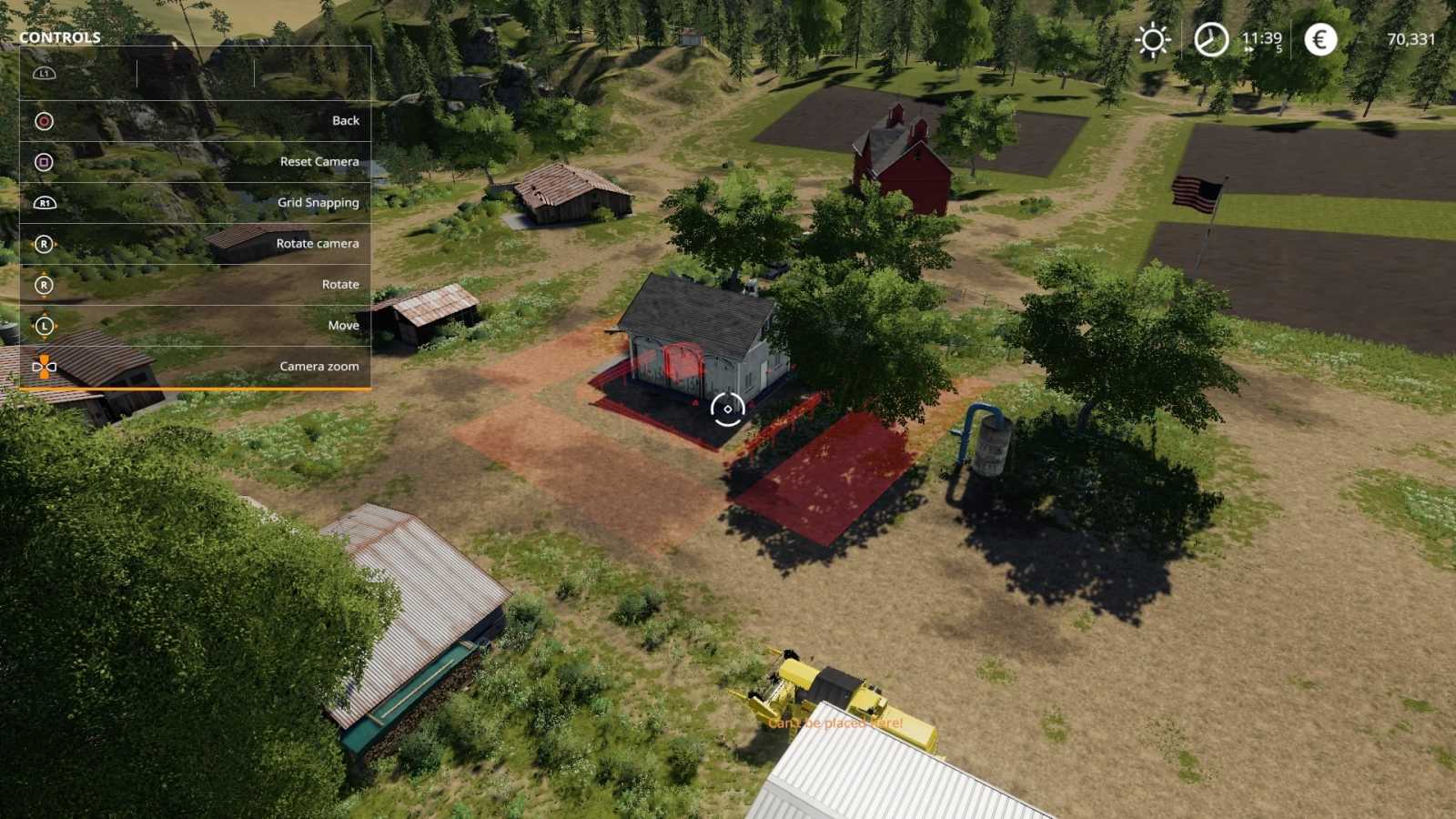Select the Back option
The image size is (1456, 819).
(x=344, y=119)
